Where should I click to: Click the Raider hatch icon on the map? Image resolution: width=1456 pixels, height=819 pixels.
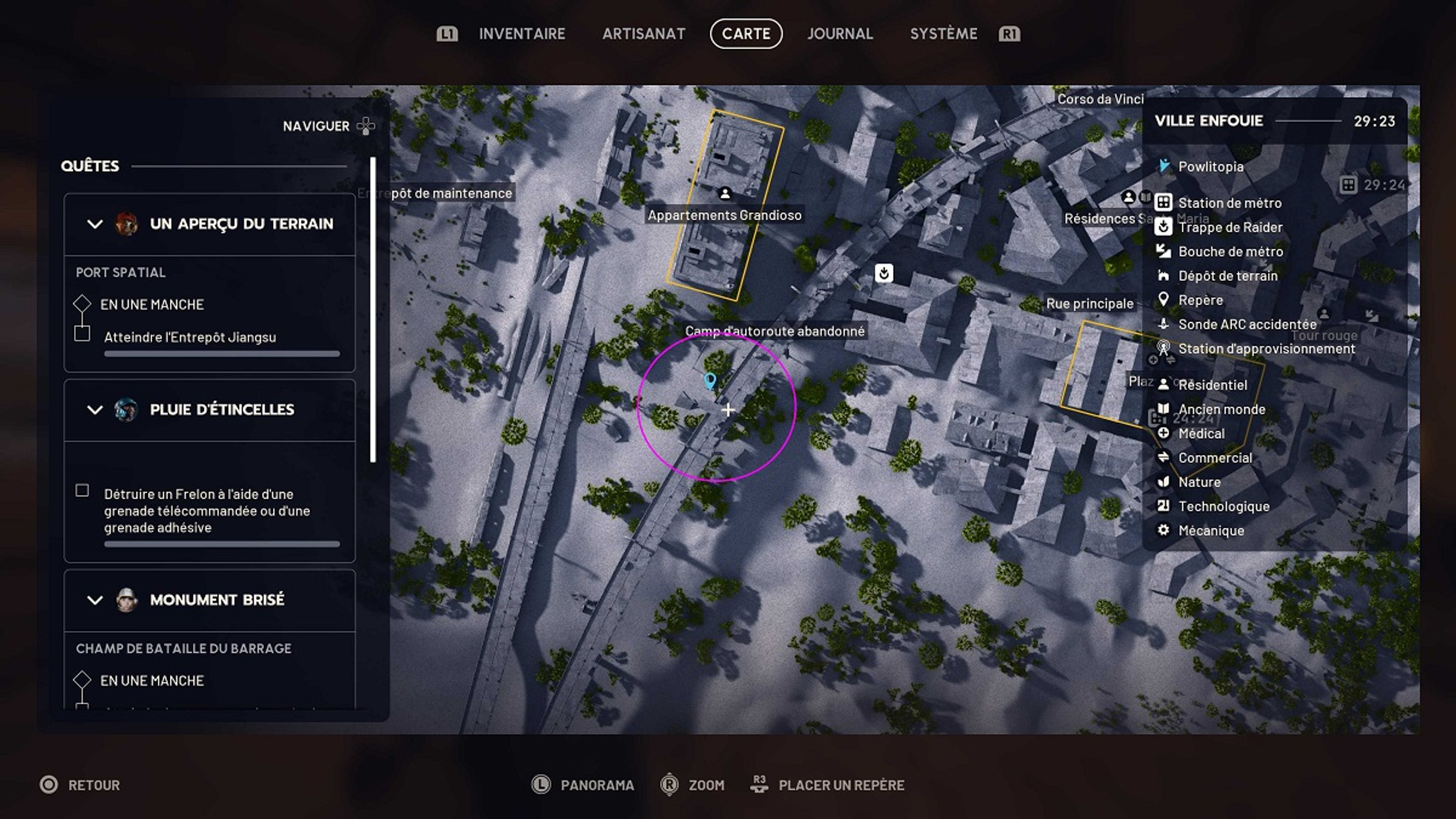tap(885, 274)
